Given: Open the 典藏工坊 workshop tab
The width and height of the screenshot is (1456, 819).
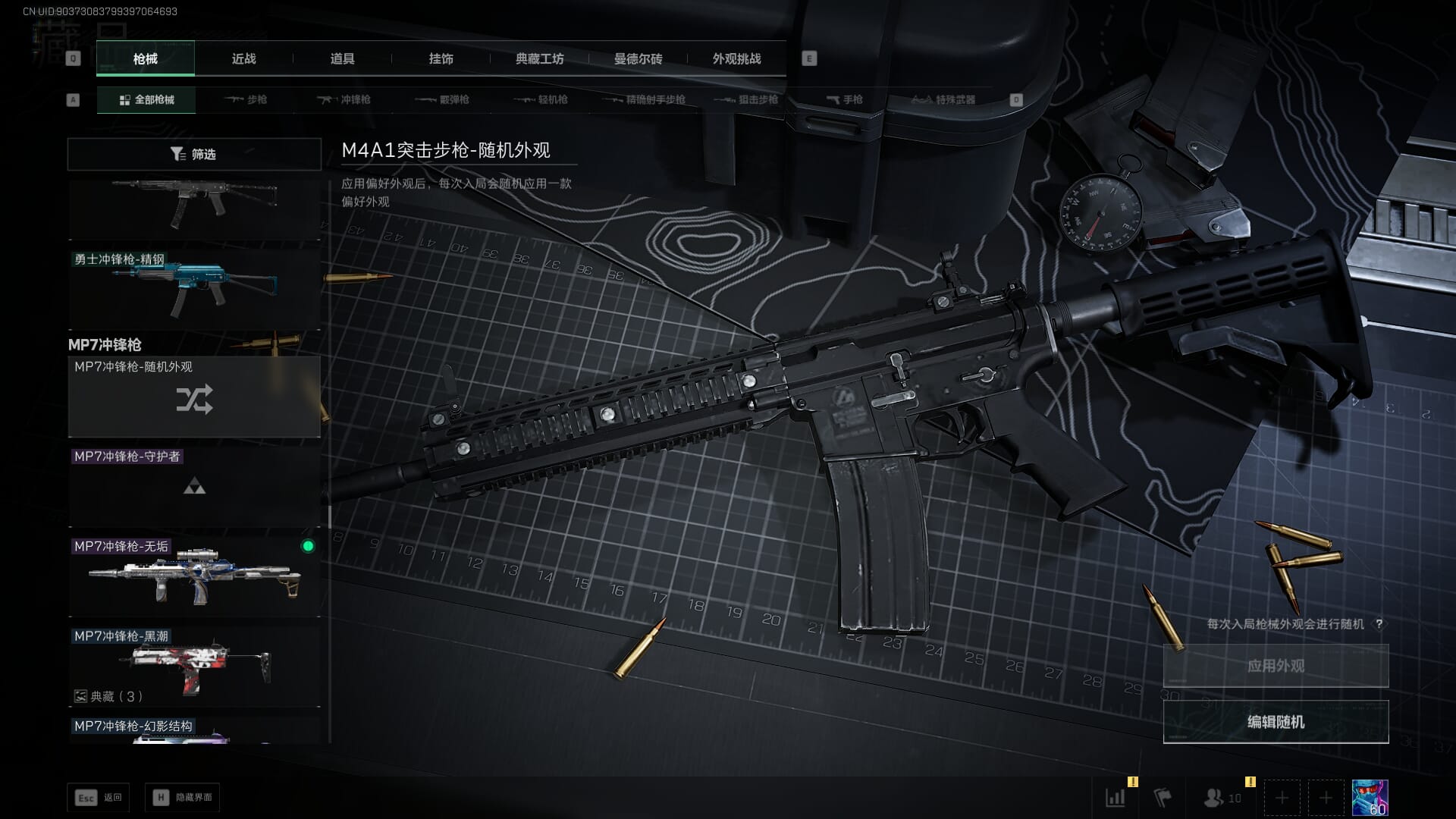Looking at the screenshot, I should [539, 58].
